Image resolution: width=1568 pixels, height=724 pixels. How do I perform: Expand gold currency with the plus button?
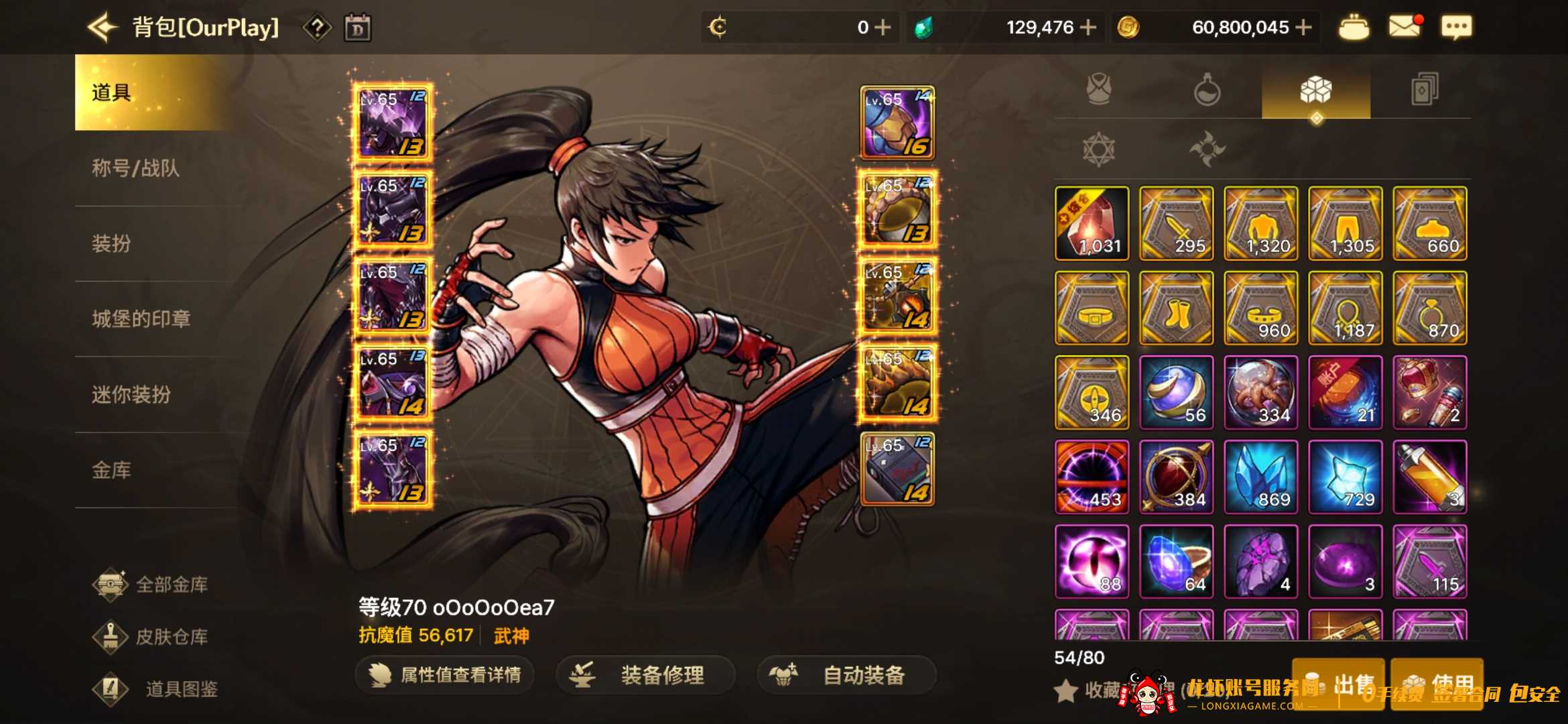tap(1302, 27)
